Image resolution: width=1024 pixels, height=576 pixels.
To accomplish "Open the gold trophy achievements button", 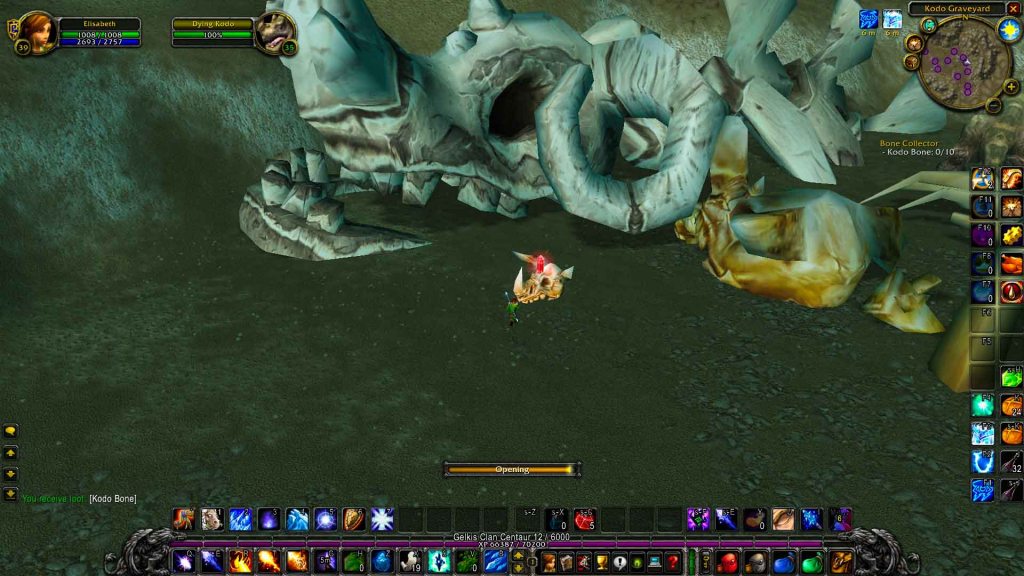I will tap(603, 561).
